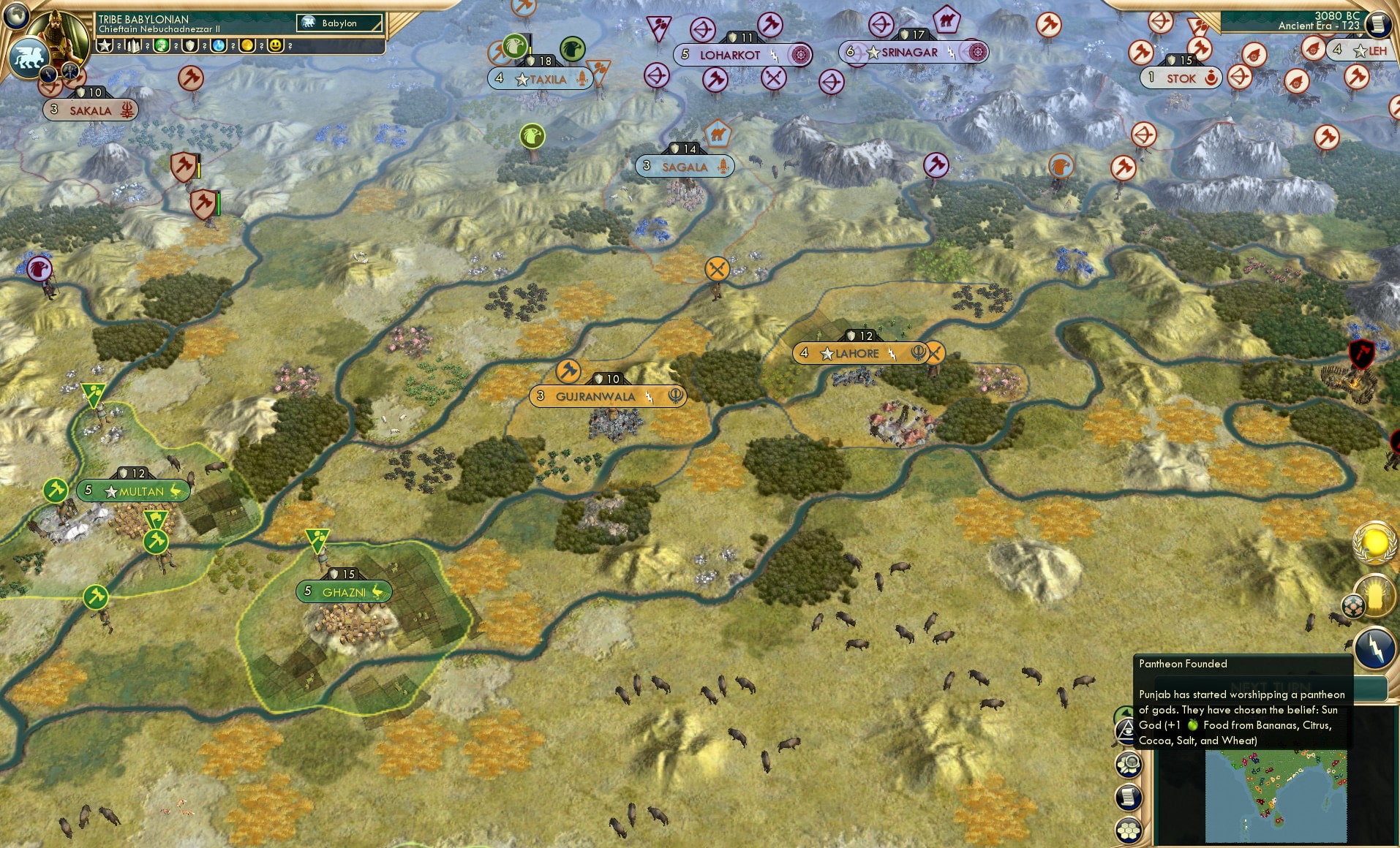Toggle the honeycomb hex grid overlay icon
The image size is (1400, 848).
point(1129,828)
